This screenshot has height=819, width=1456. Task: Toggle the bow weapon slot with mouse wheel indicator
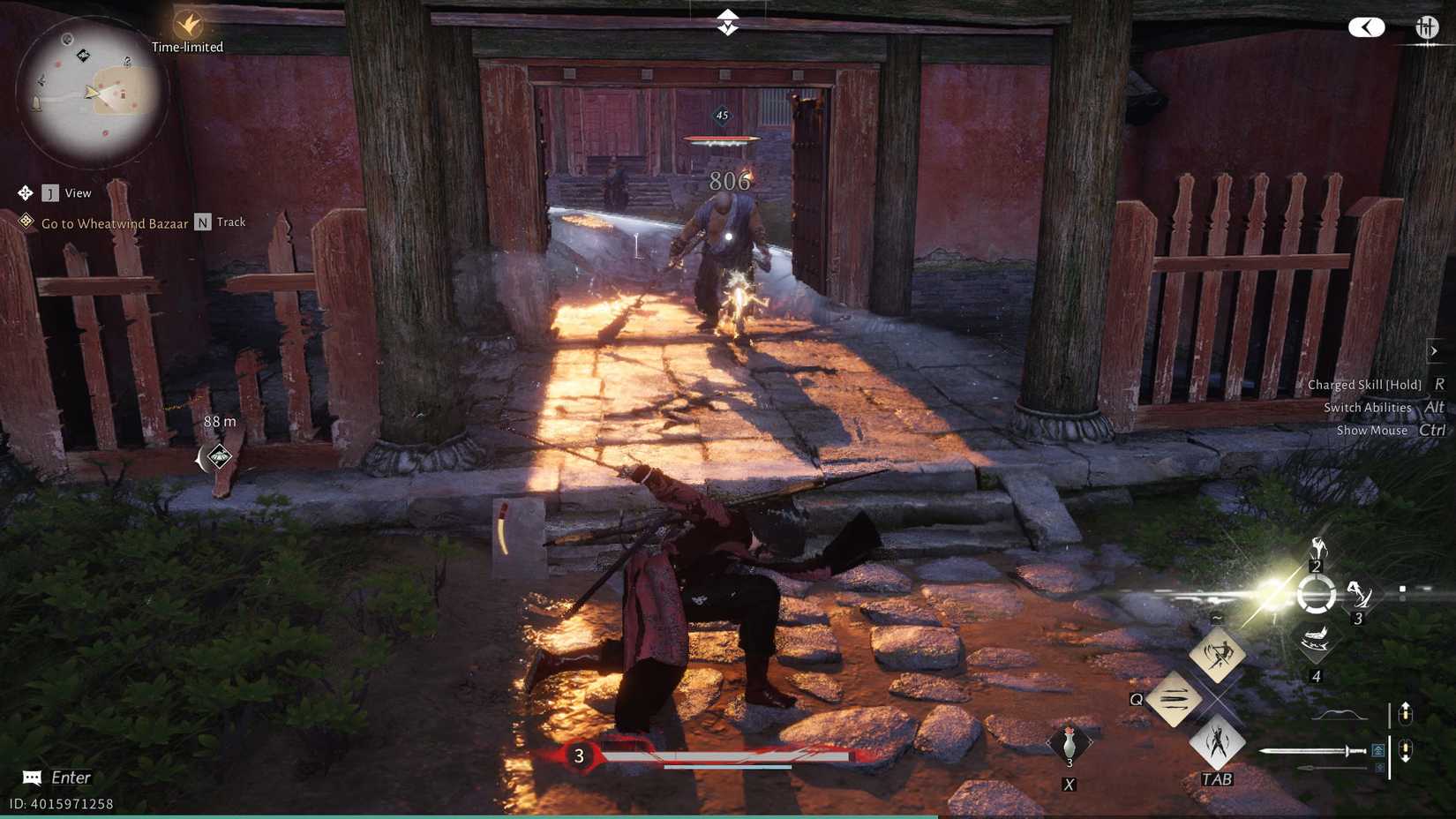coord(1339,714)
